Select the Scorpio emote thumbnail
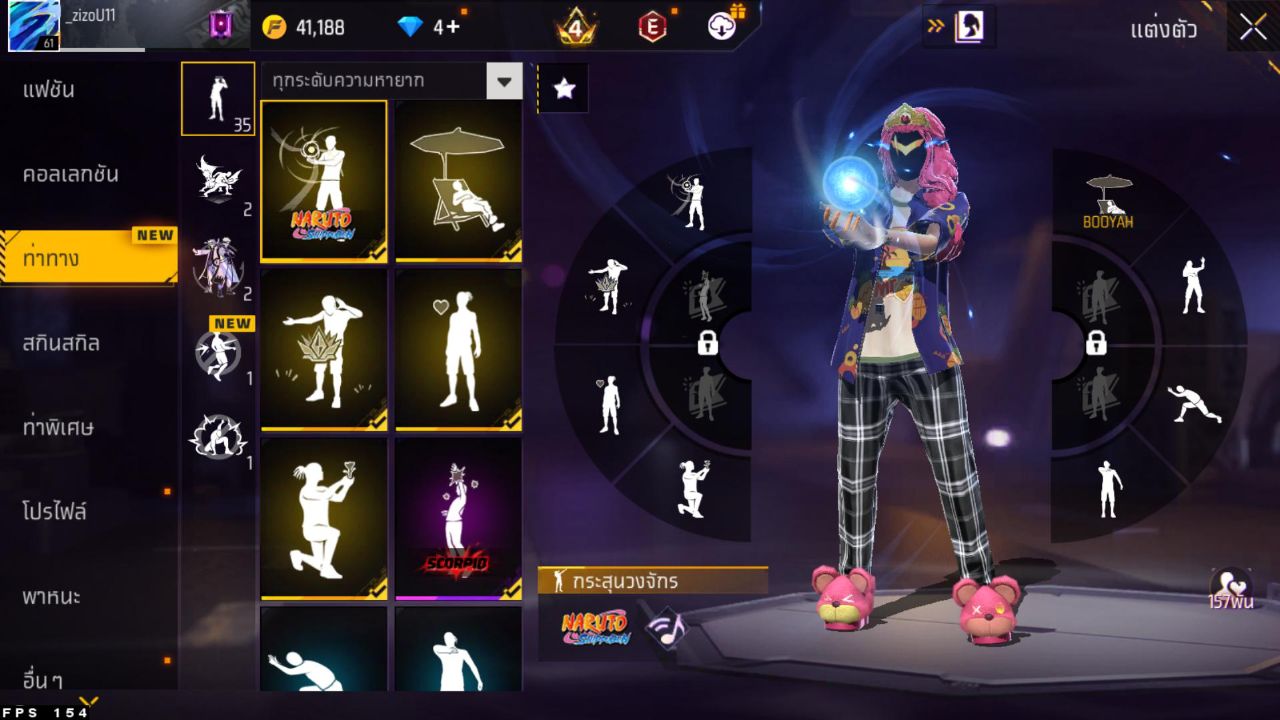This screenshot has height=720, width=1280. click(x=459, y=518)
